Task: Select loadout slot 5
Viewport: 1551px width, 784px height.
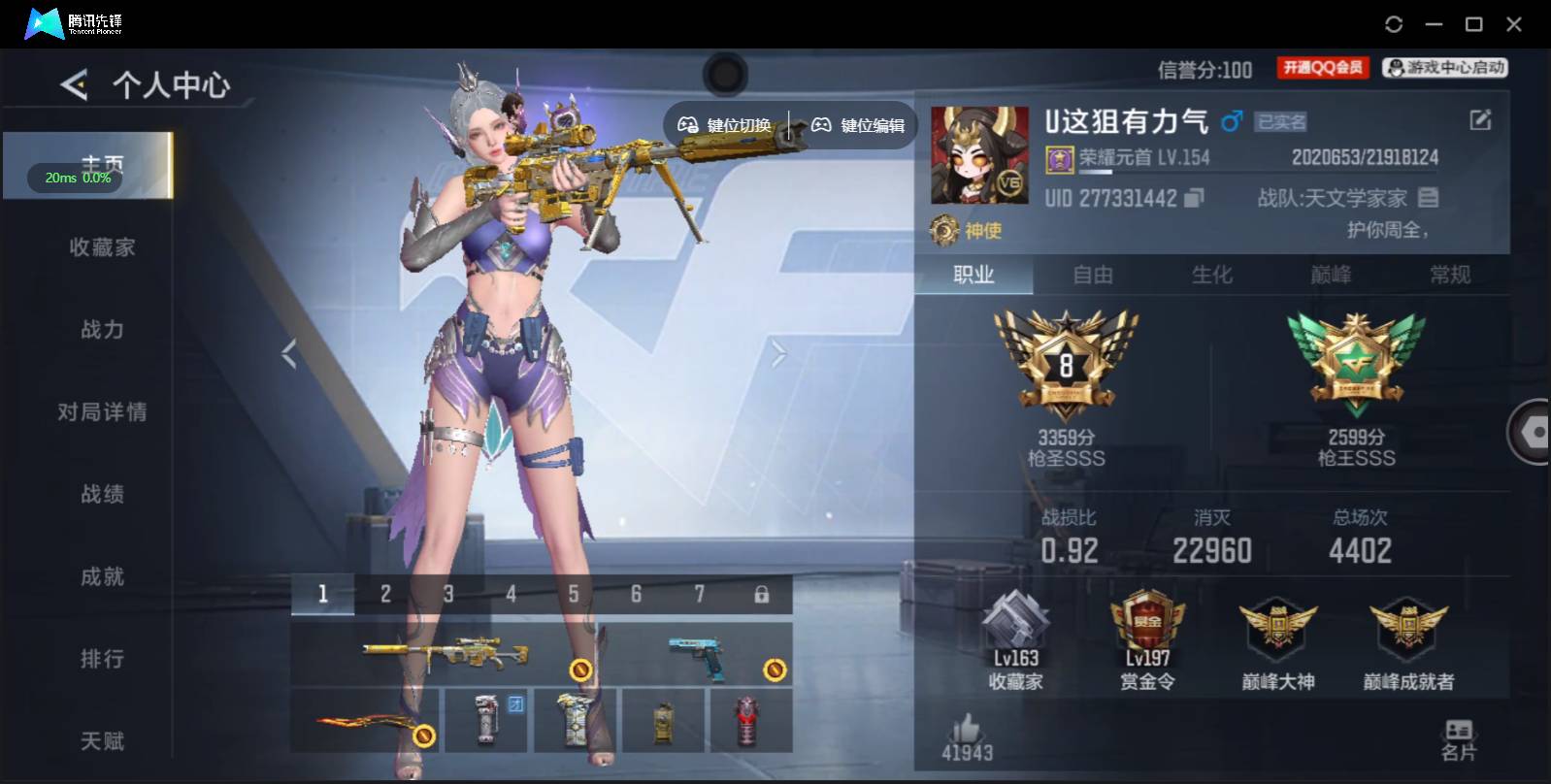Action: coord(574,592)
